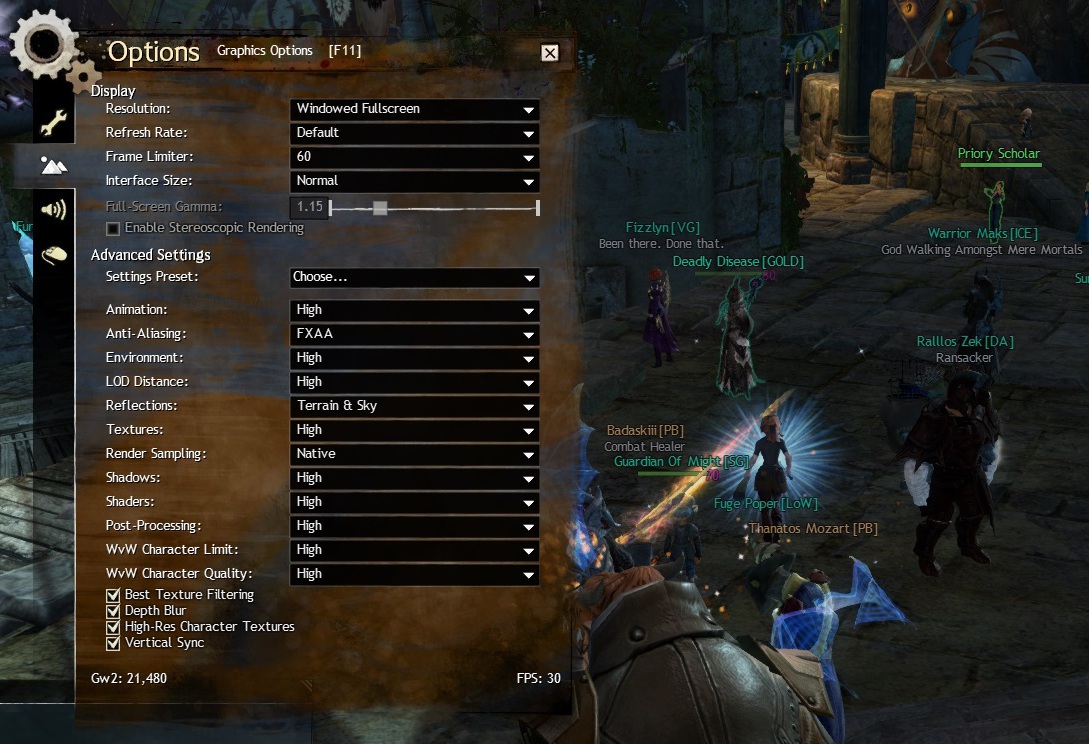Open the Frame Limiter dropdown
The width and height of the screenshot is (1089, 744).
pyautogui.click(x=415, y=157)
